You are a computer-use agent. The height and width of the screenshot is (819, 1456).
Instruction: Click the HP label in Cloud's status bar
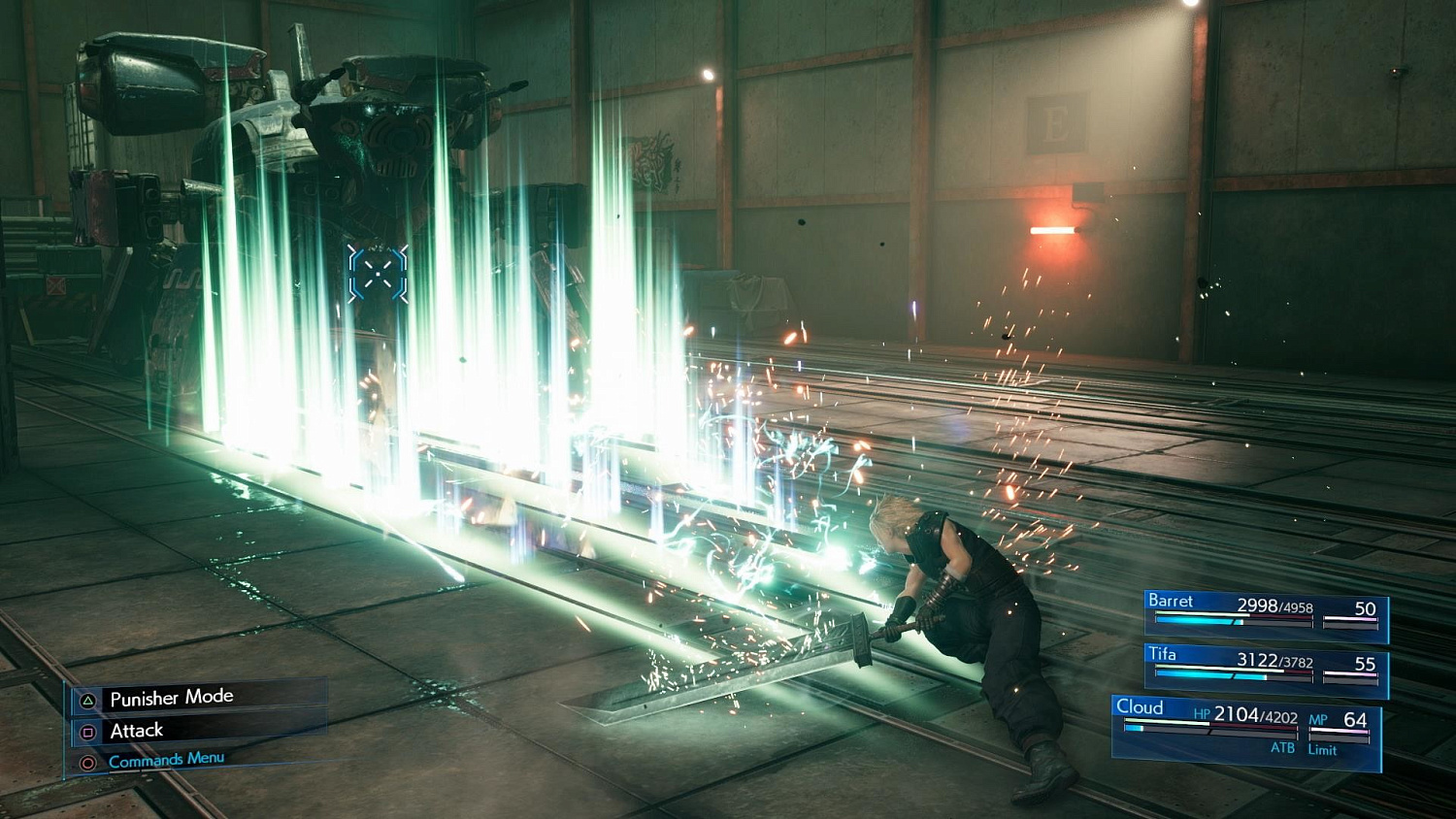tap(1203, 714)
